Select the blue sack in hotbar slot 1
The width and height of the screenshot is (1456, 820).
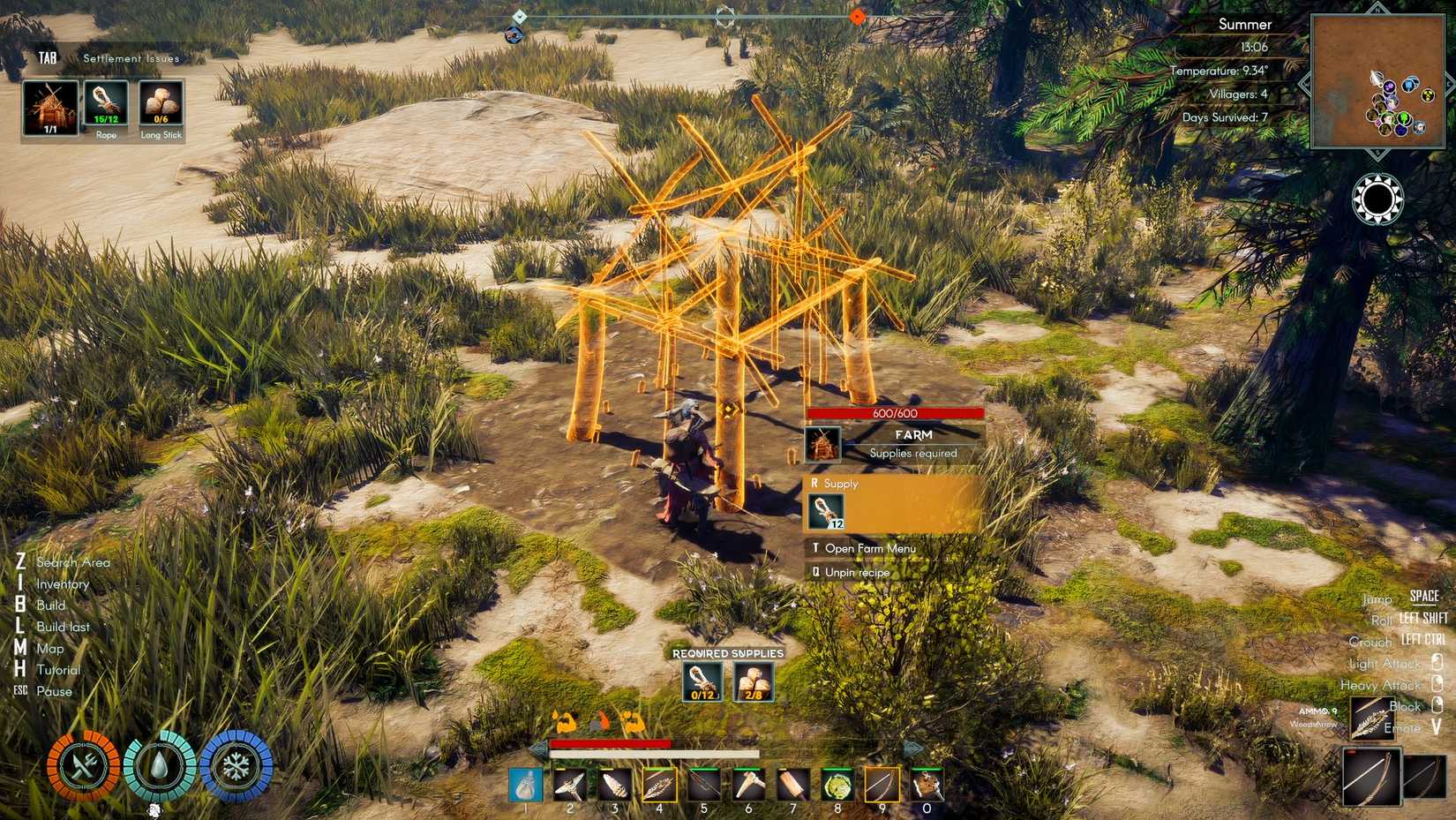coord(525,784)
